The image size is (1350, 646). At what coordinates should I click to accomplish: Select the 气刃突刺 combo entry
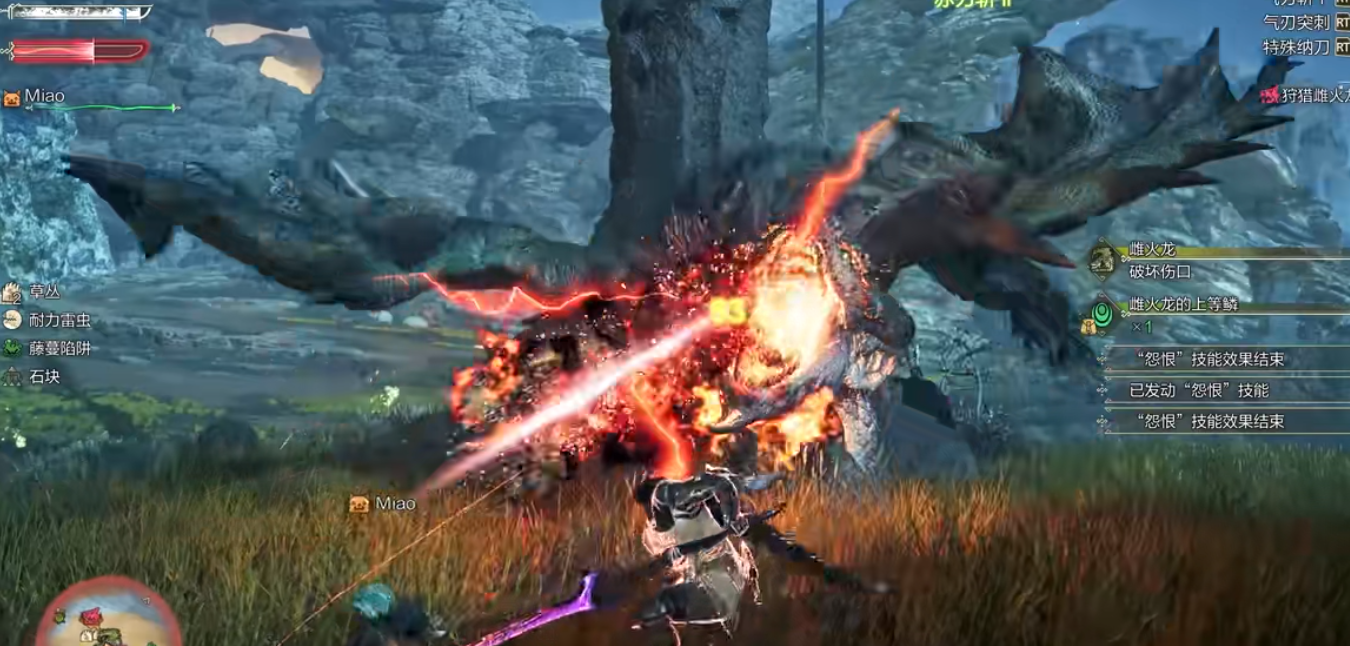pos(1298,22)
